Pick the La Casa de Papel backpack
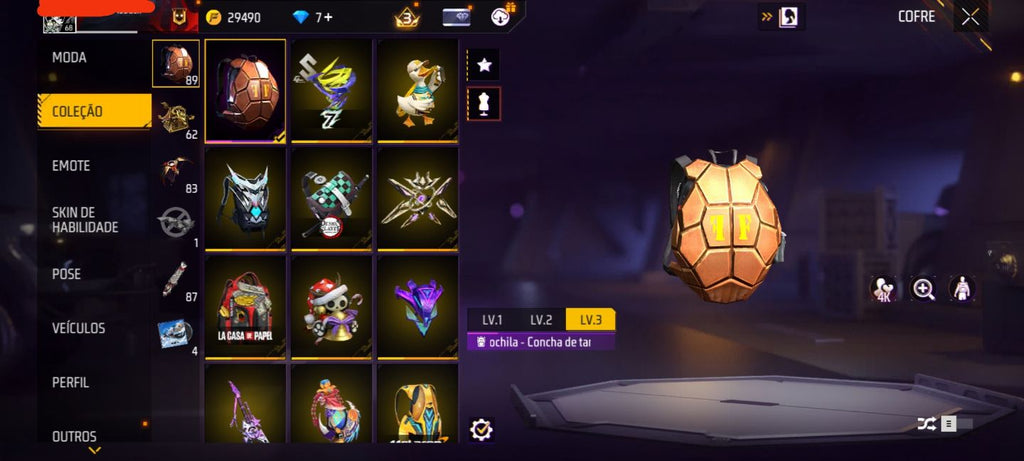The height and width of the screenshot is (461, 1024). coord(245,306)
